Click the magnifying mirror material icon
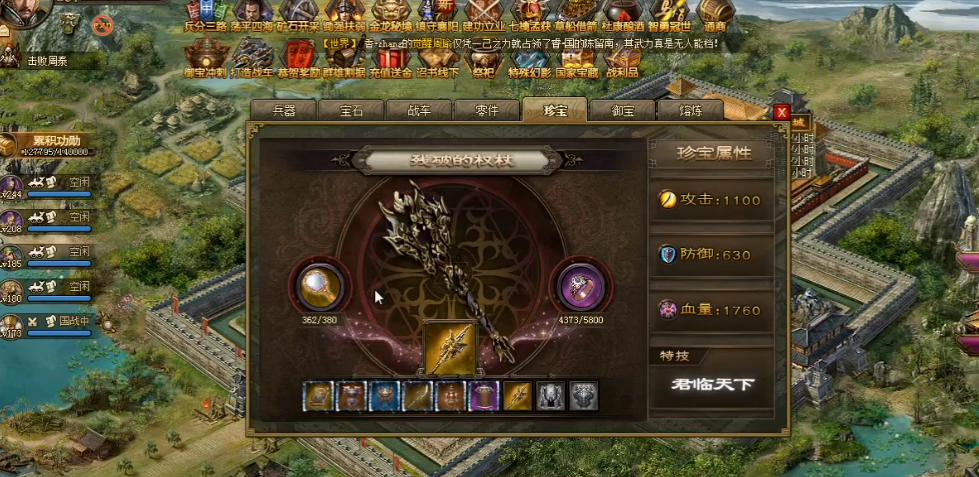Screen dimensions: 979x477 click(321, 287)
